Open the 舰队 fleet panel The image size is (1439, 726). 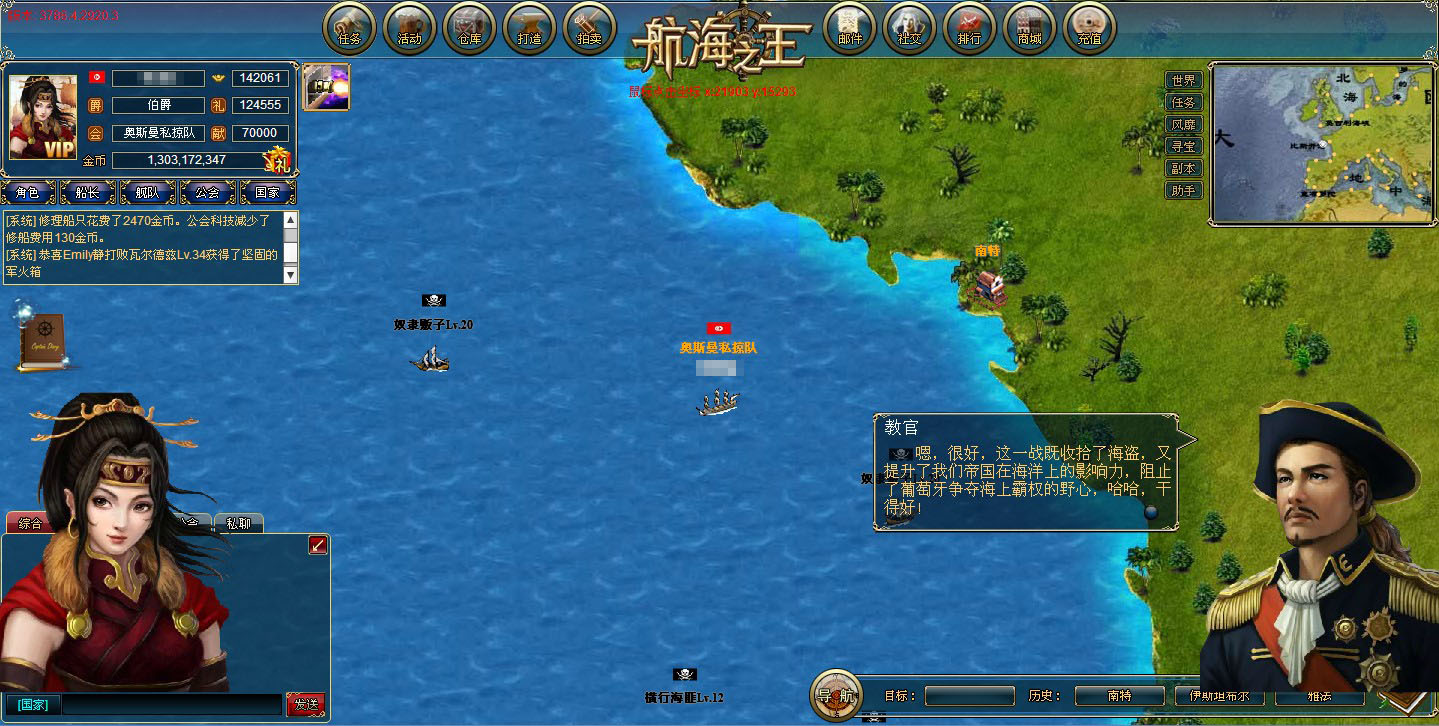(x=147, y=192)
